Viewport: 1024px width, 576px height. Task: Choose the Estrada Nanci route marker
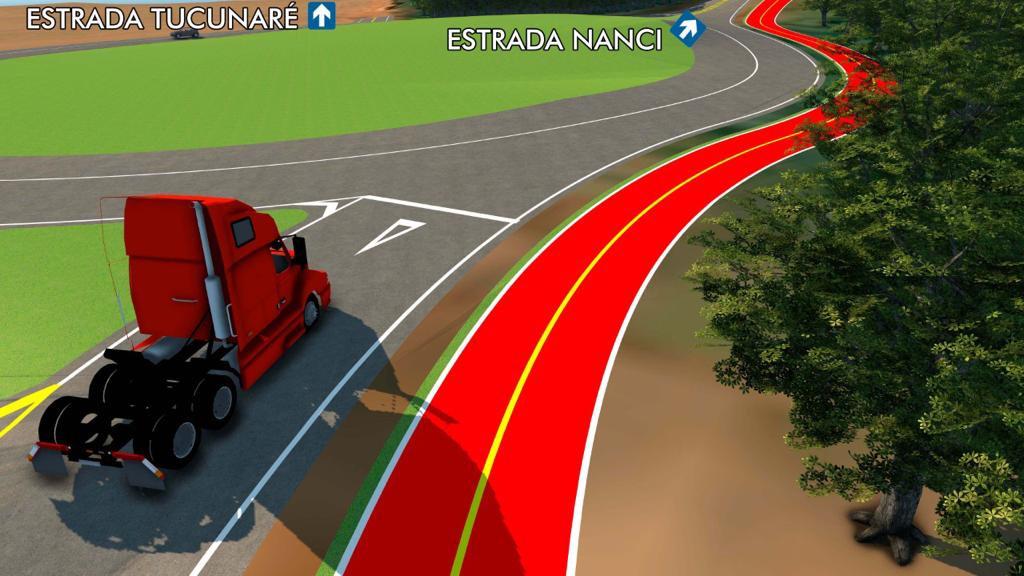tap(687, 30)
